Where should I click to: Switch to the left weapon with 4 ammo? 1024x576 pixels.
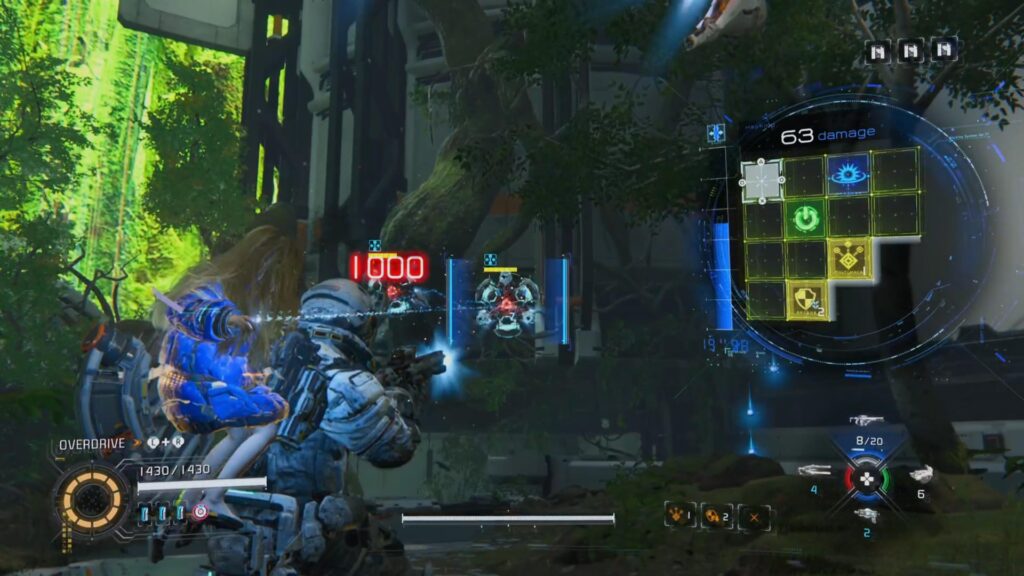[816, 470]
